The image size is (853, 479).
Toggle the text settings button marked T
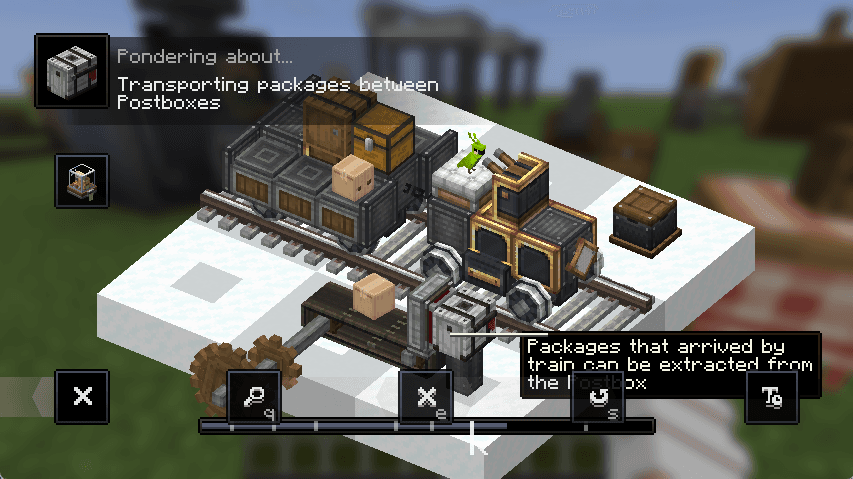click(772, 397)
